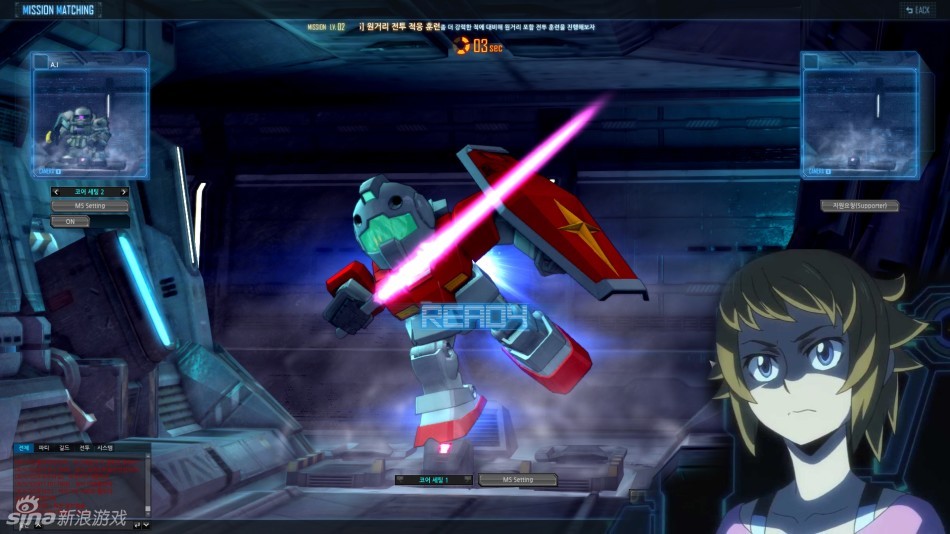Select the empty supporter portrait panel
Screen dimensions: 950x534
tap(859, 117)
